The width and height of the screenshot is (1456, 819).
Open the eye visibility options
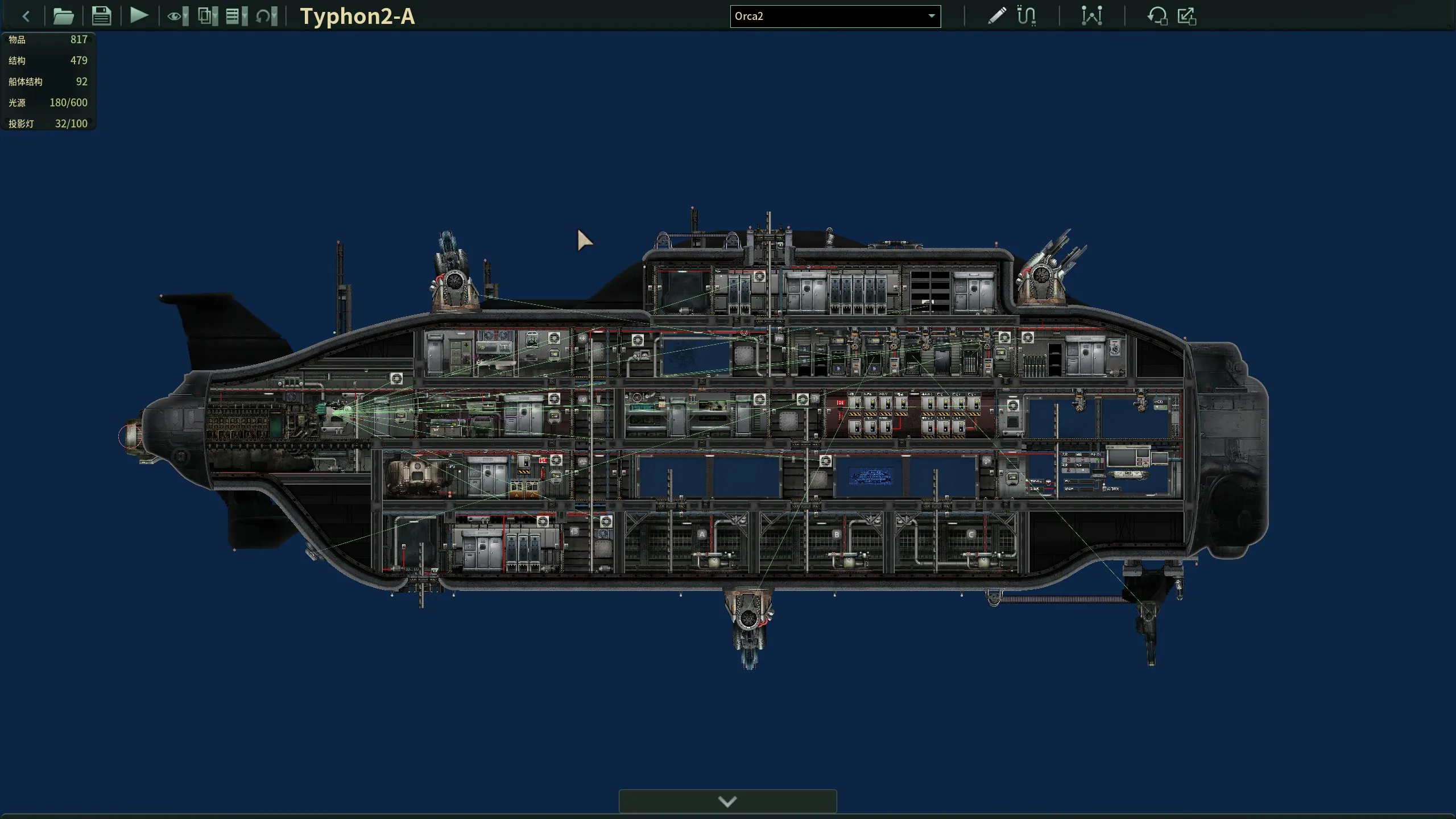pyautogui.click(x=177, y=16)
